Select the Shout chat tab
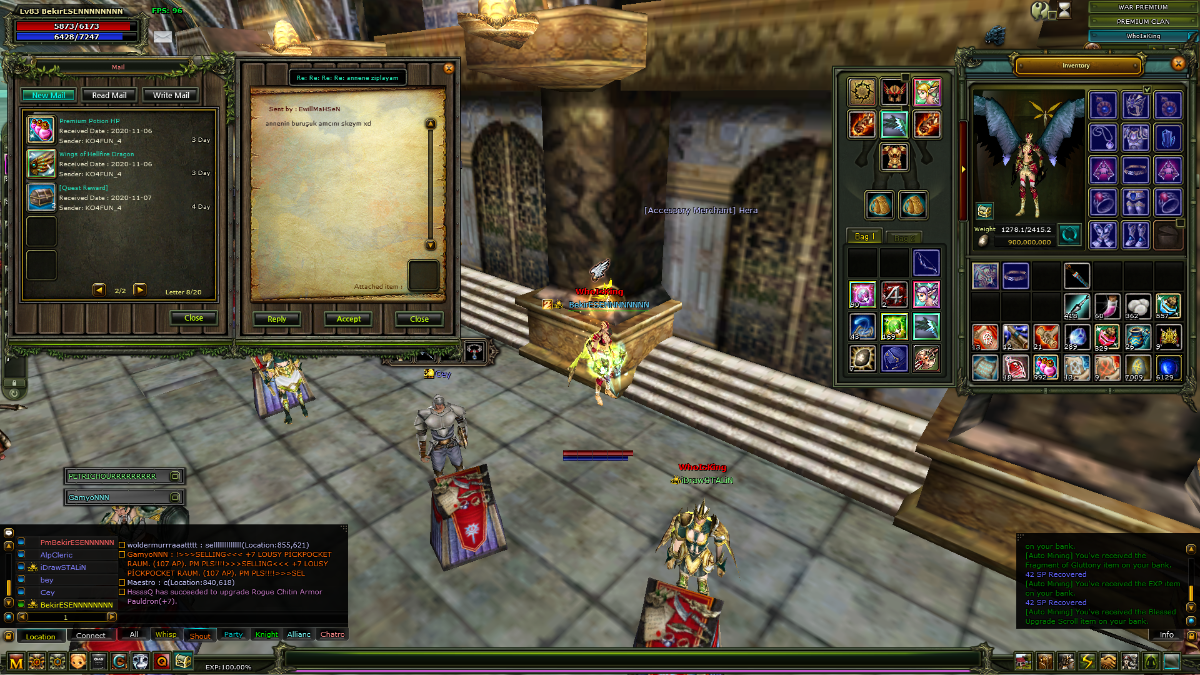 pyautogui.click(x=200, y=635)
